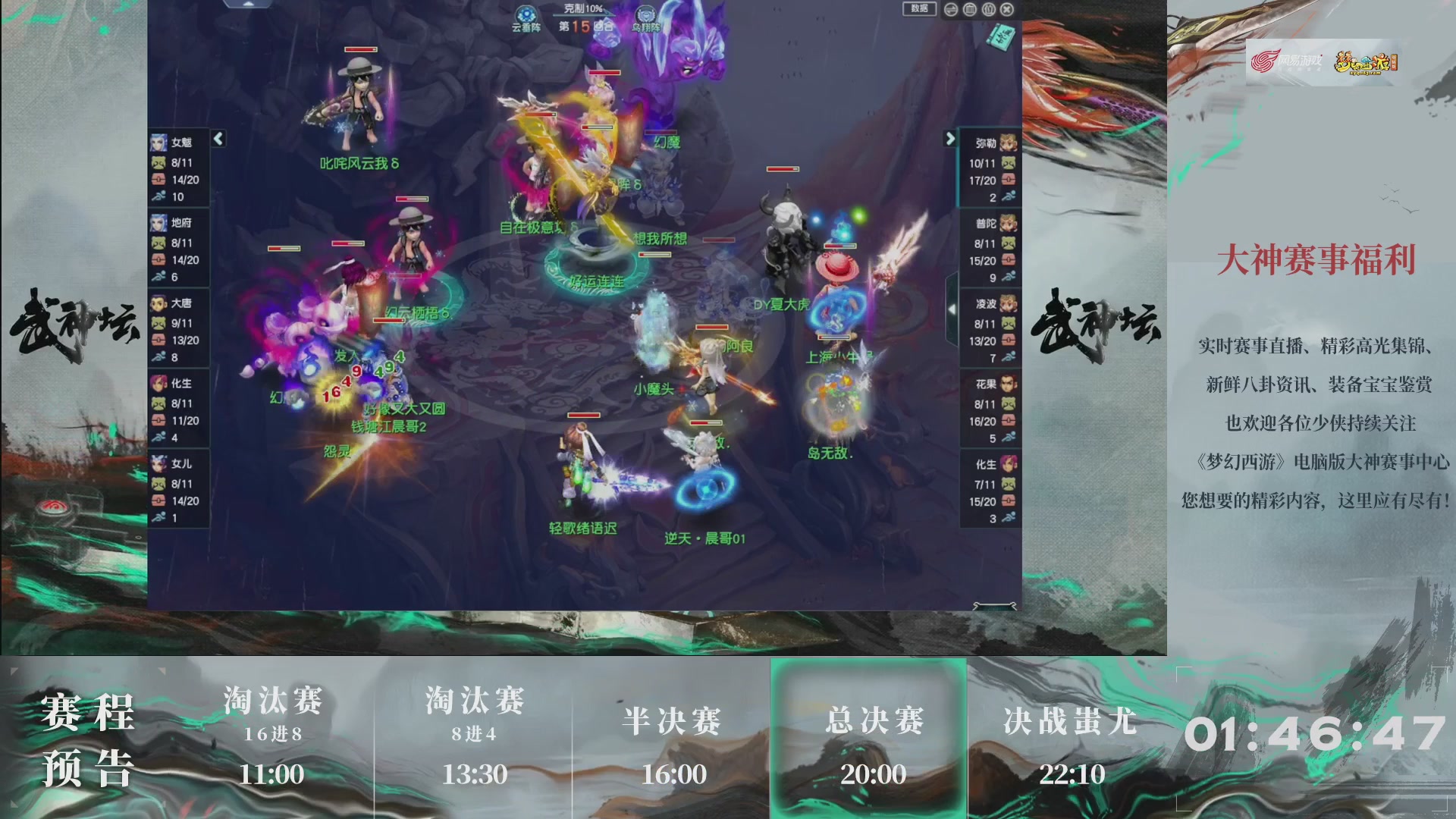The width and height of the screenshot is (1456, 819).
Task: Collapse the left team panel with its arrow
Action: pyautogui.click(x=217, y=139)
